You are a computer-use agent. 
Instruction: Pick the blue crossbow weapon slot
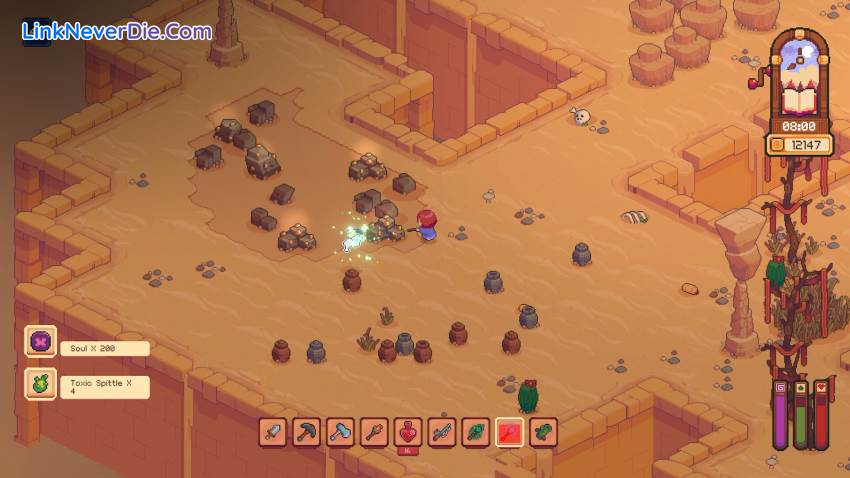442,432
